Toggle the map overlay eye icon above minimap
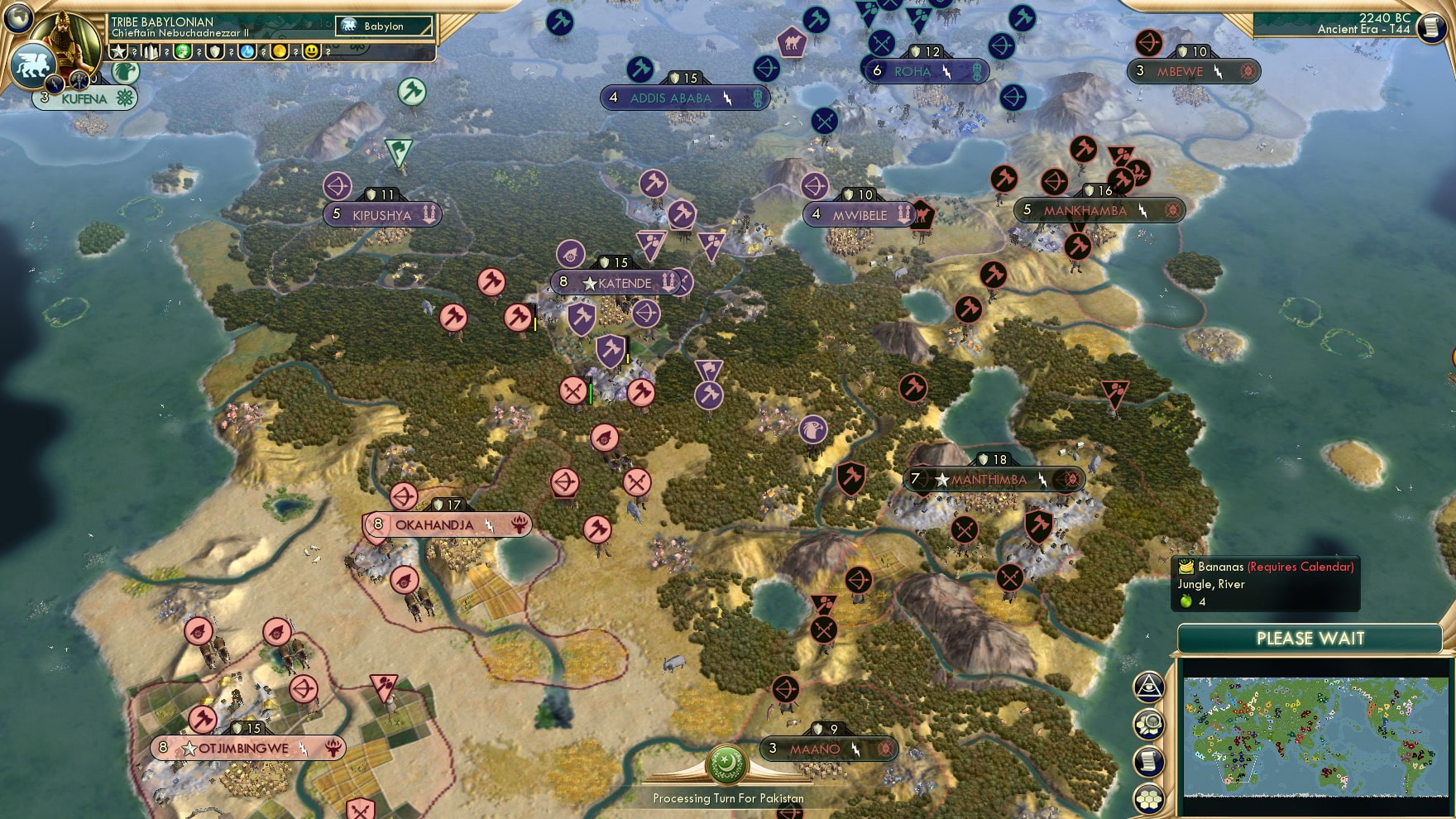The image size is (1456, 819). (x=1148, y=687)
